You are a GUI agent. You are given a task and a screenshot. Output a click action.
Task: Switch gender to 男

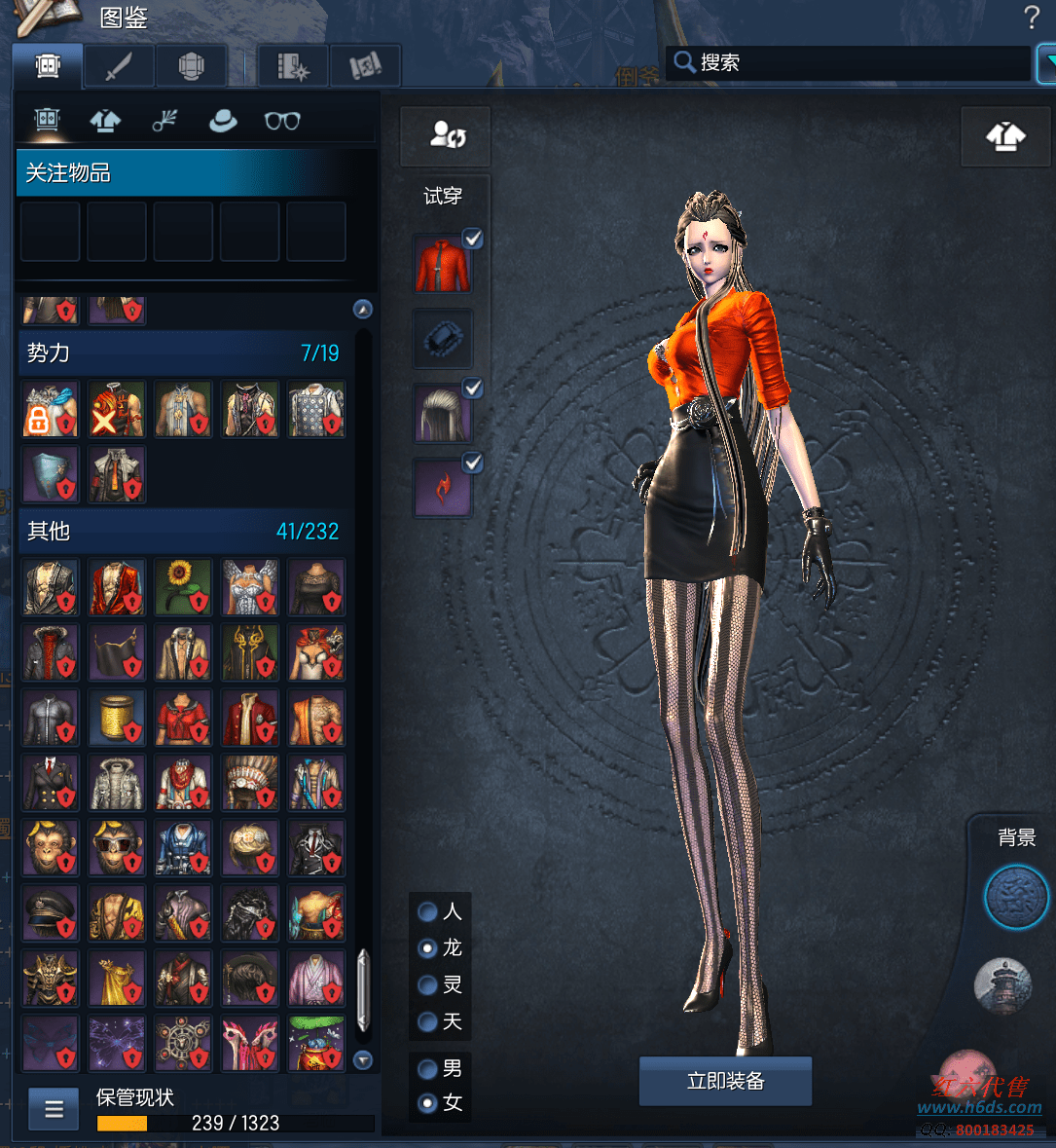(x=427, y=1069)
